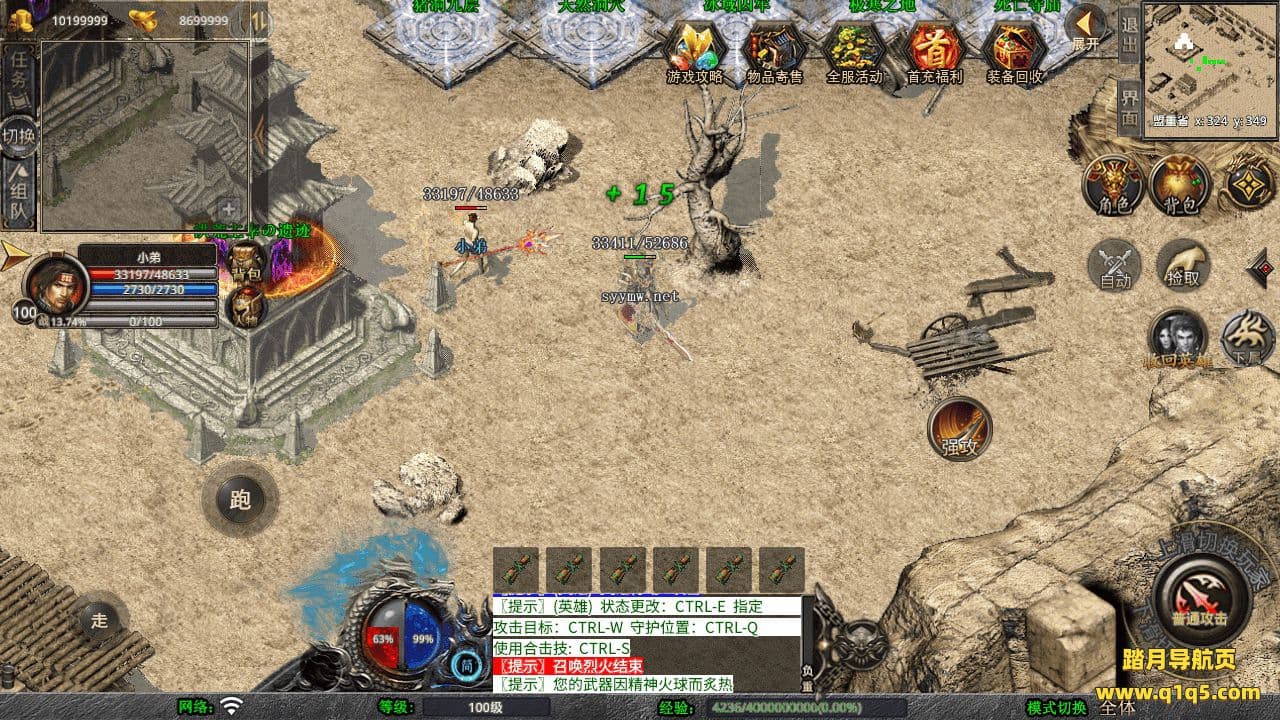Select the 走 walk button
The width and height of the screenshot is (1280, 720).
[99, 620]
